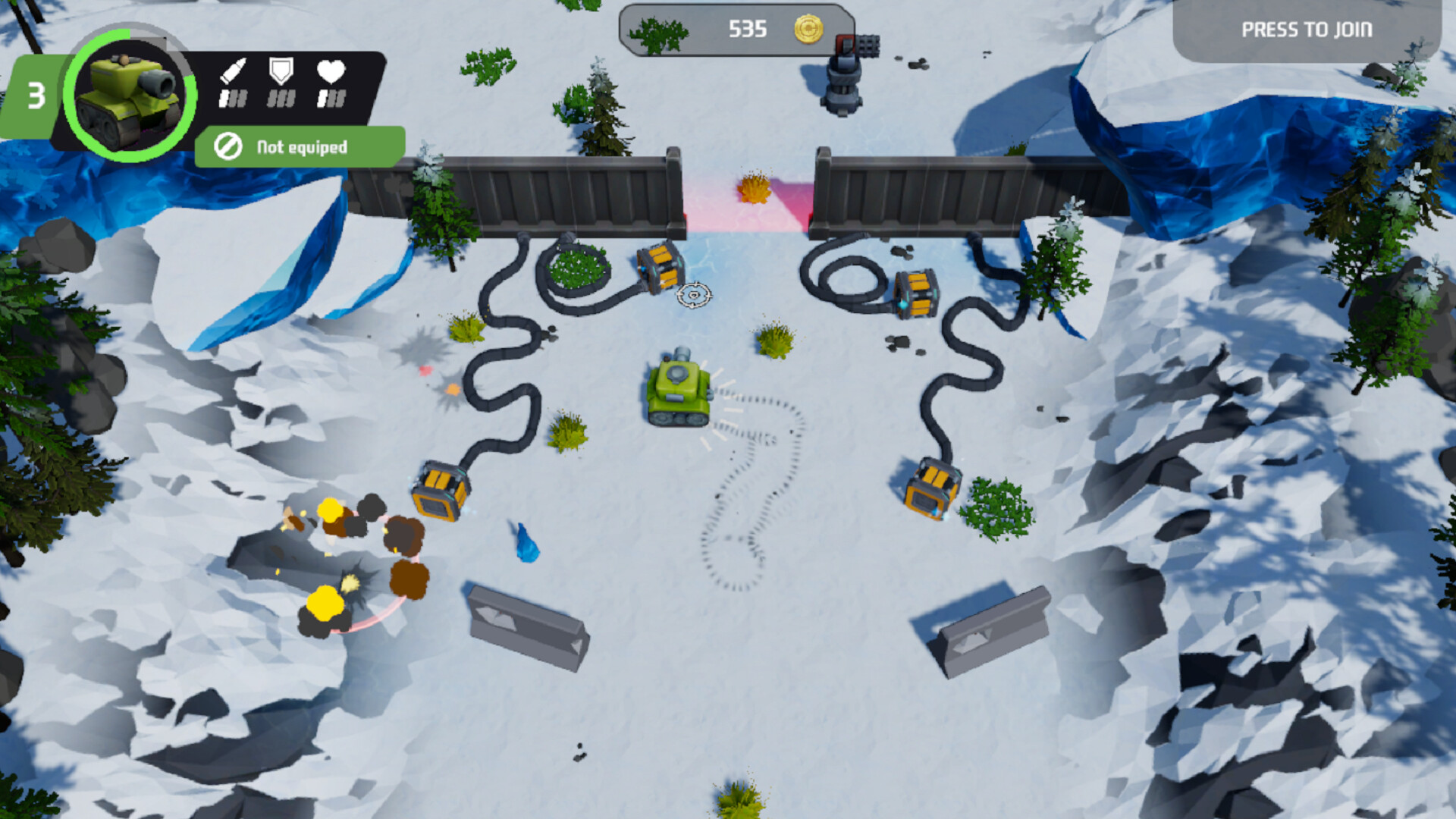
Task: Click the heart health stat icon
Action: coord(331,71)
